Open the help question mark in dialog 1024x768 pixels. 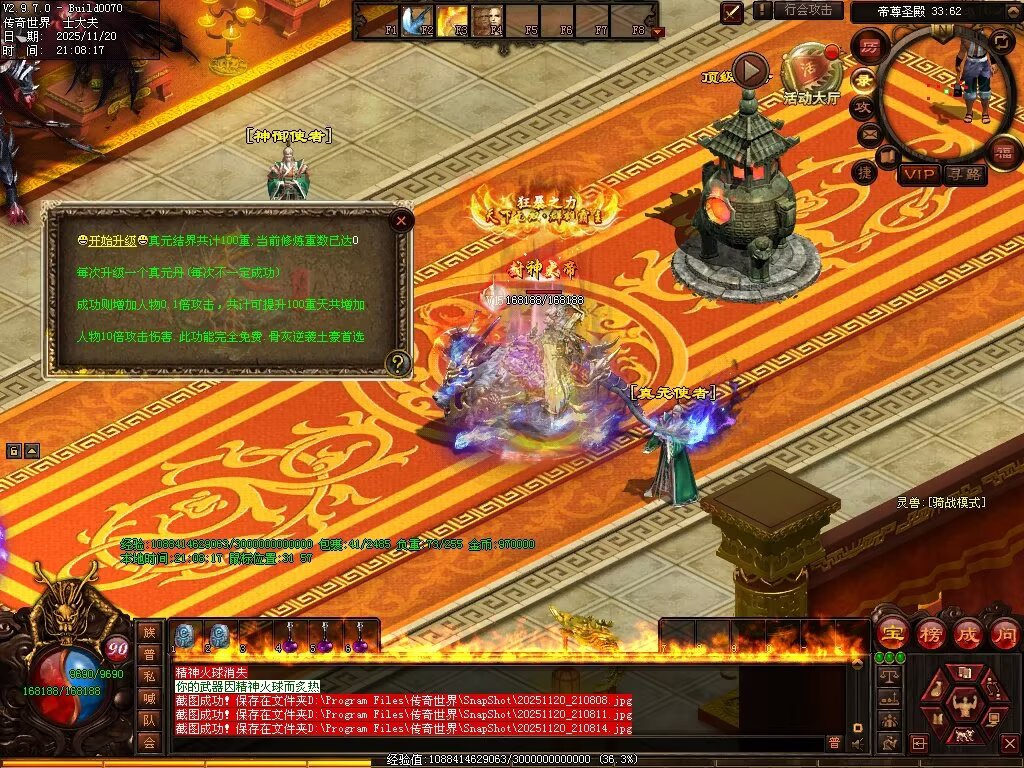[398, 363]
